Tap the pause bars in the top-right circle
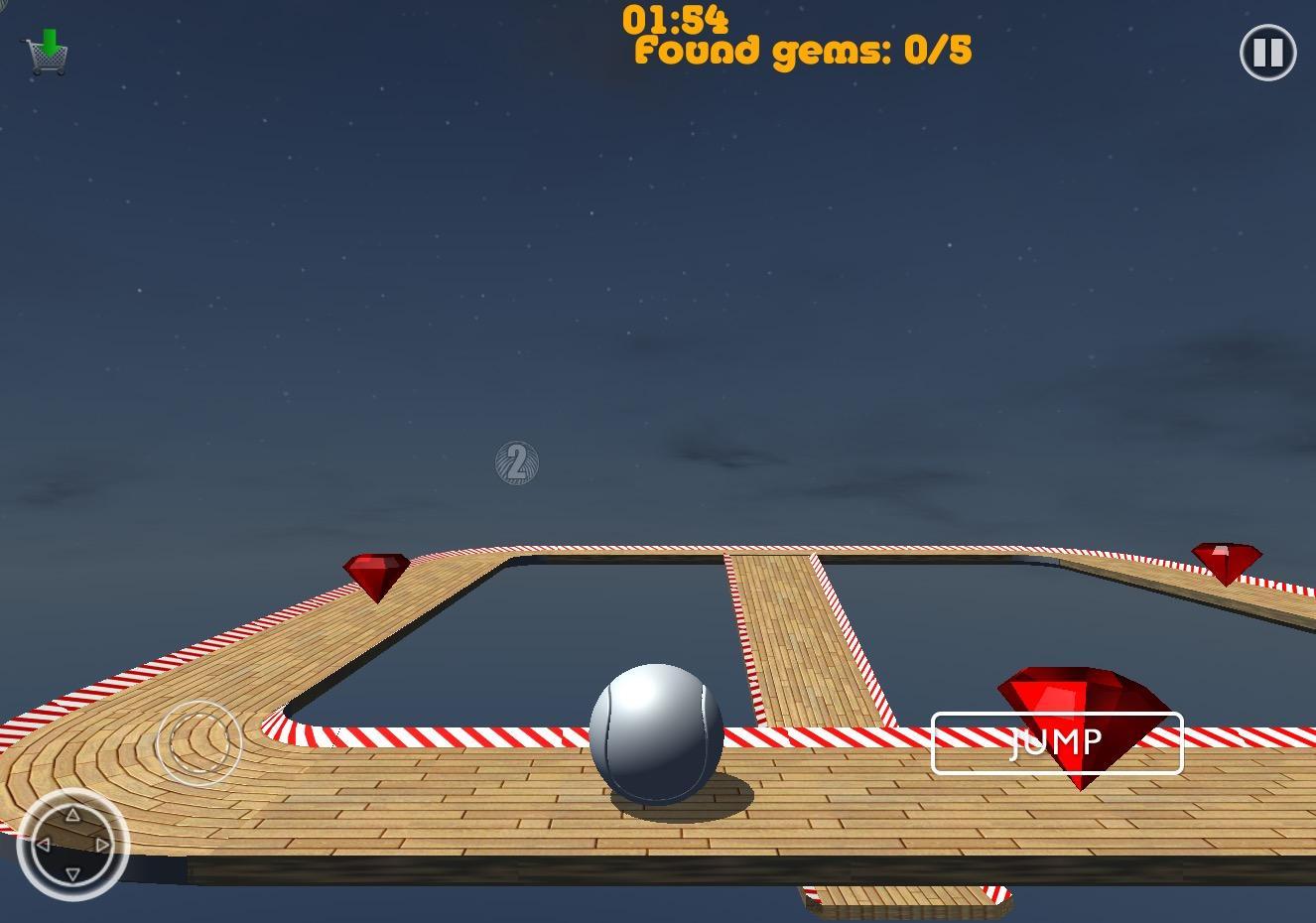This screenshot has height=923, width=1316. coord(1267,53)
